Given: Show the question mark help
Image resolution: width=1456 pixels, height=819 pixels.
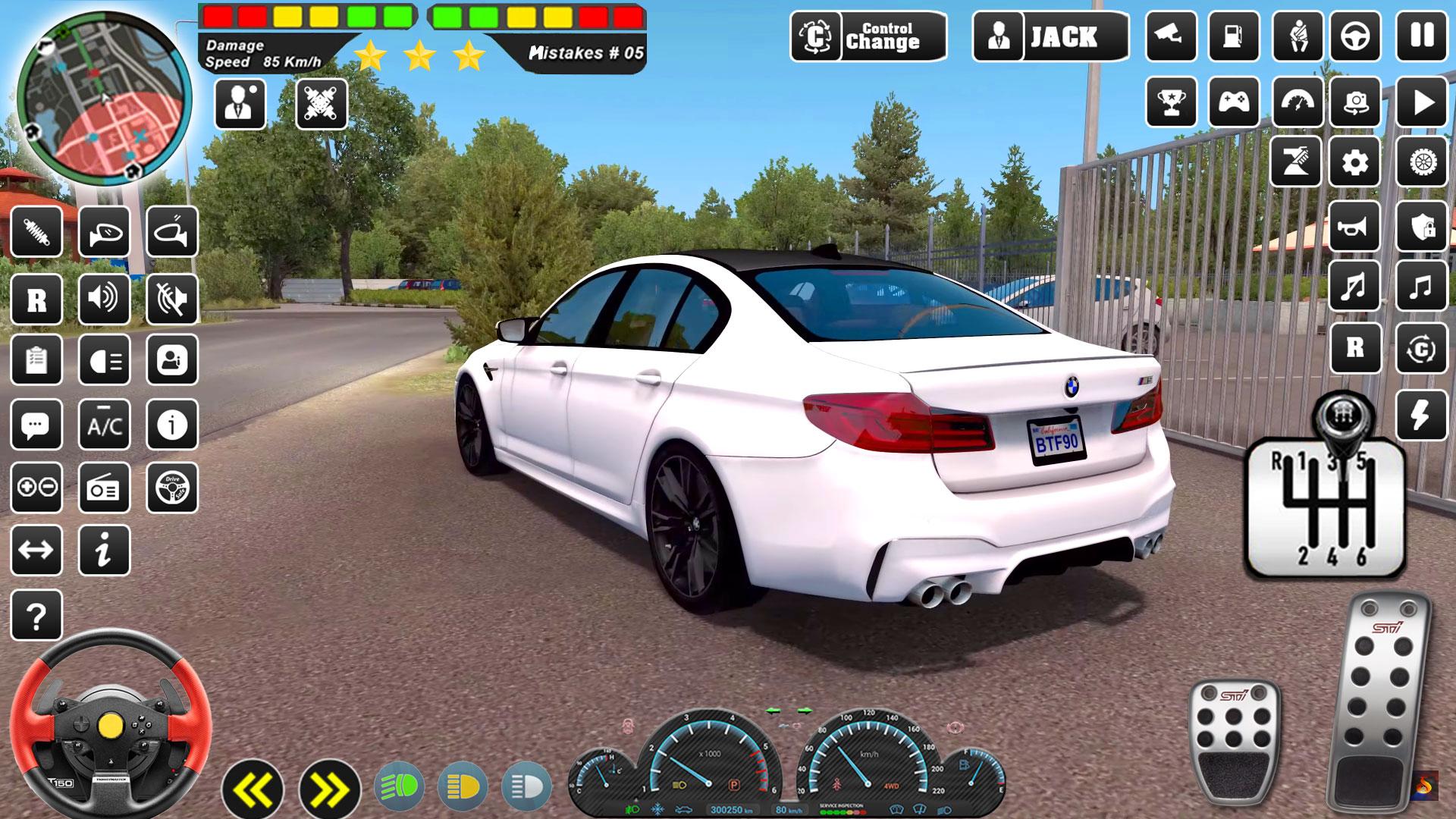Looking at the screenshot, I should [x=36, y=616].
